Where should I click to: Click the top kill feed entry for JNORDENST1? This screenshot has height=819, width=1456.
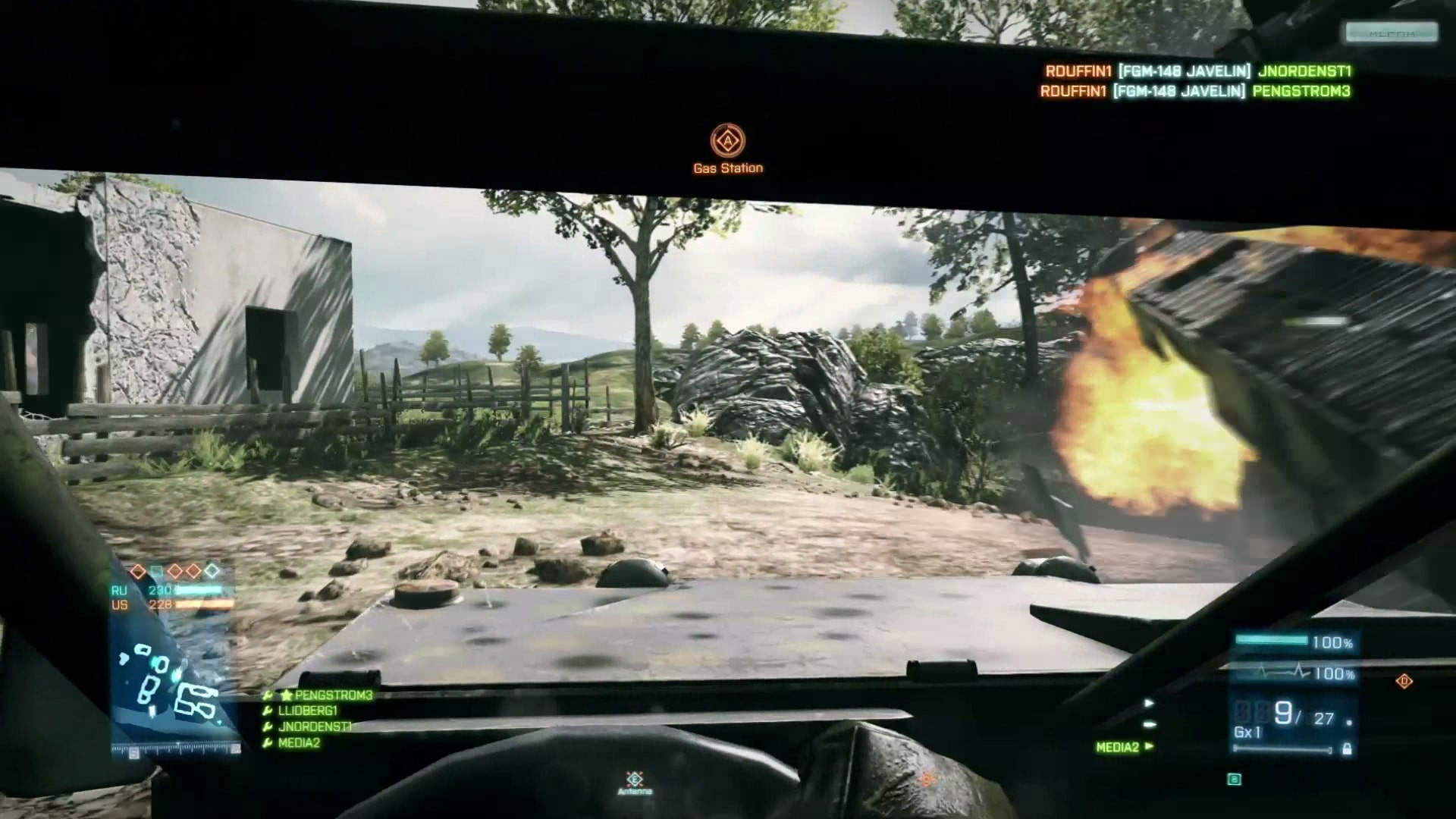[x=1197, y=71]
